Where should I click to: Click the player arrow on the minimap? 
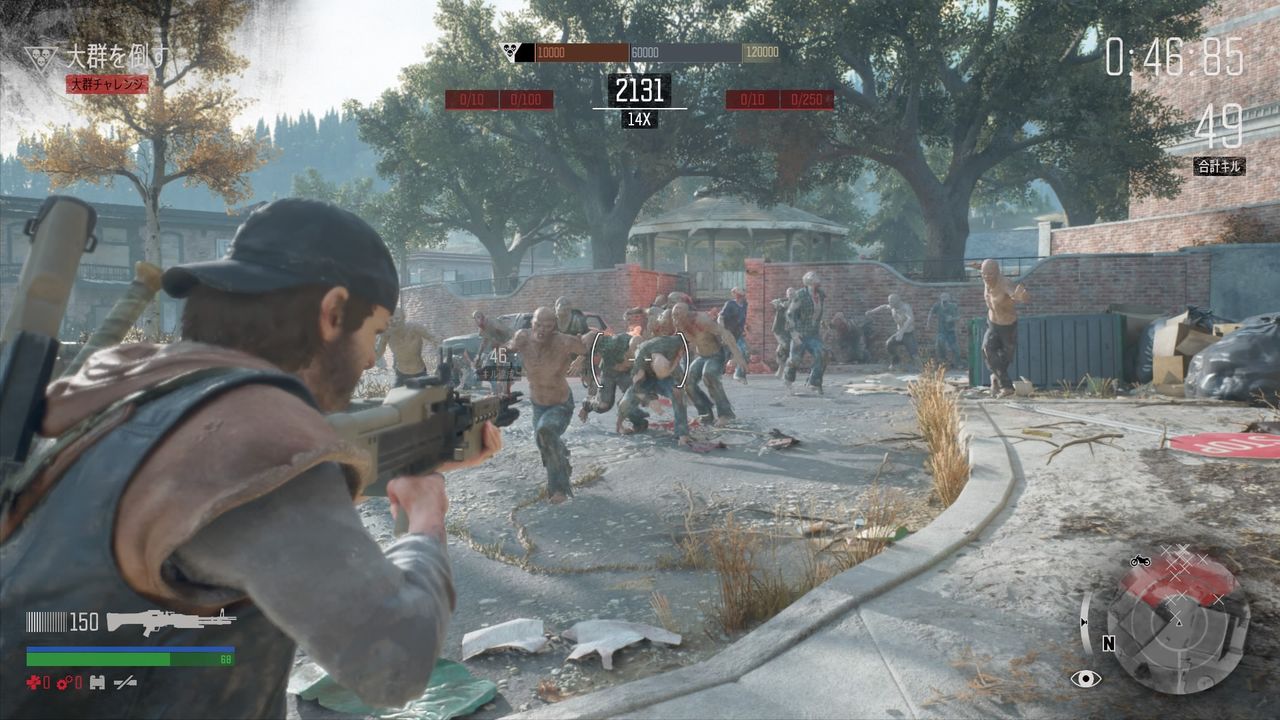tap(1179, 623)
